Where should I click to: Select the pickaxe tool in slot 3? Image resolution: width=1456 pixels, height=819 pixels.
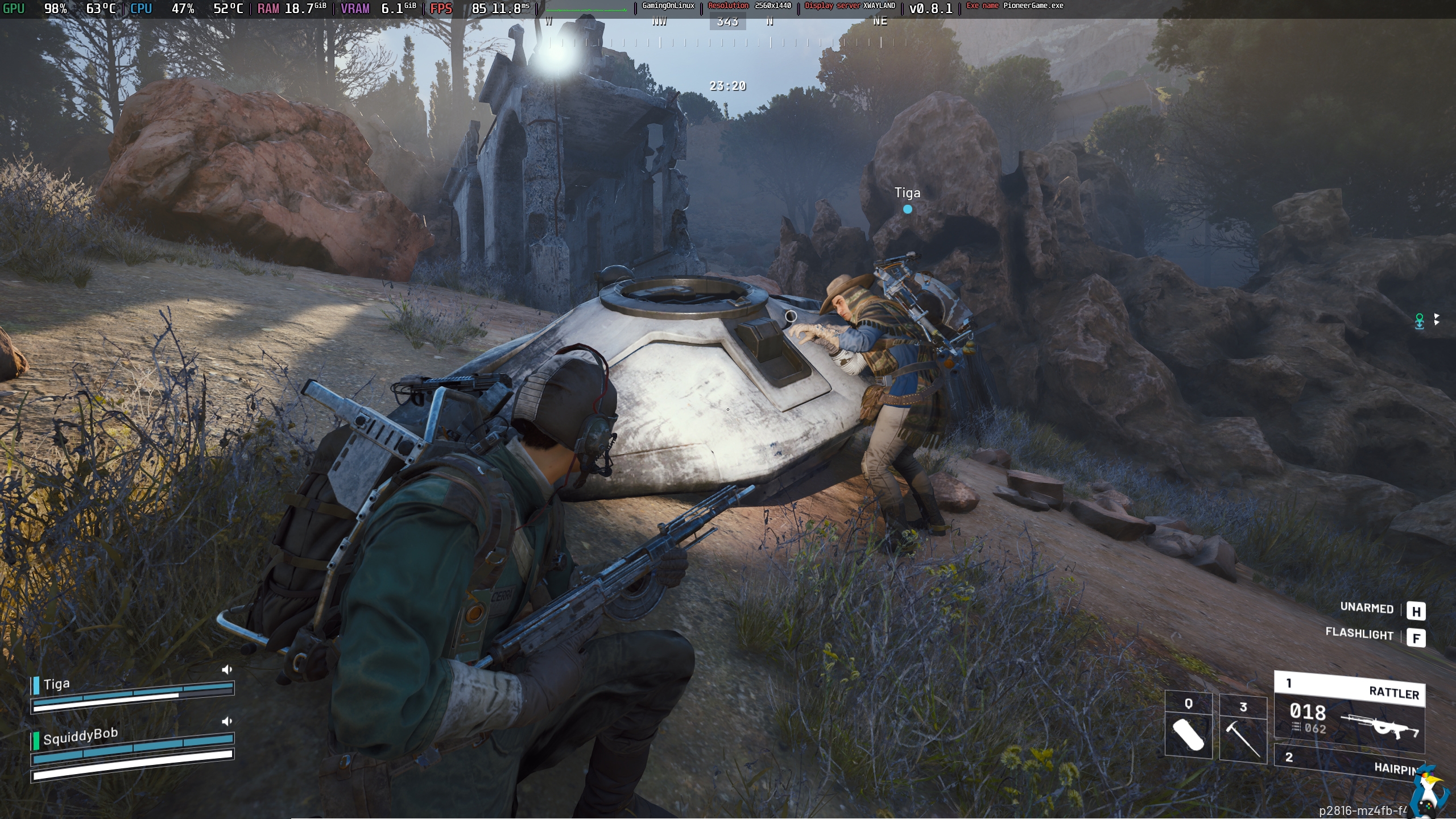click(1243, 727)
